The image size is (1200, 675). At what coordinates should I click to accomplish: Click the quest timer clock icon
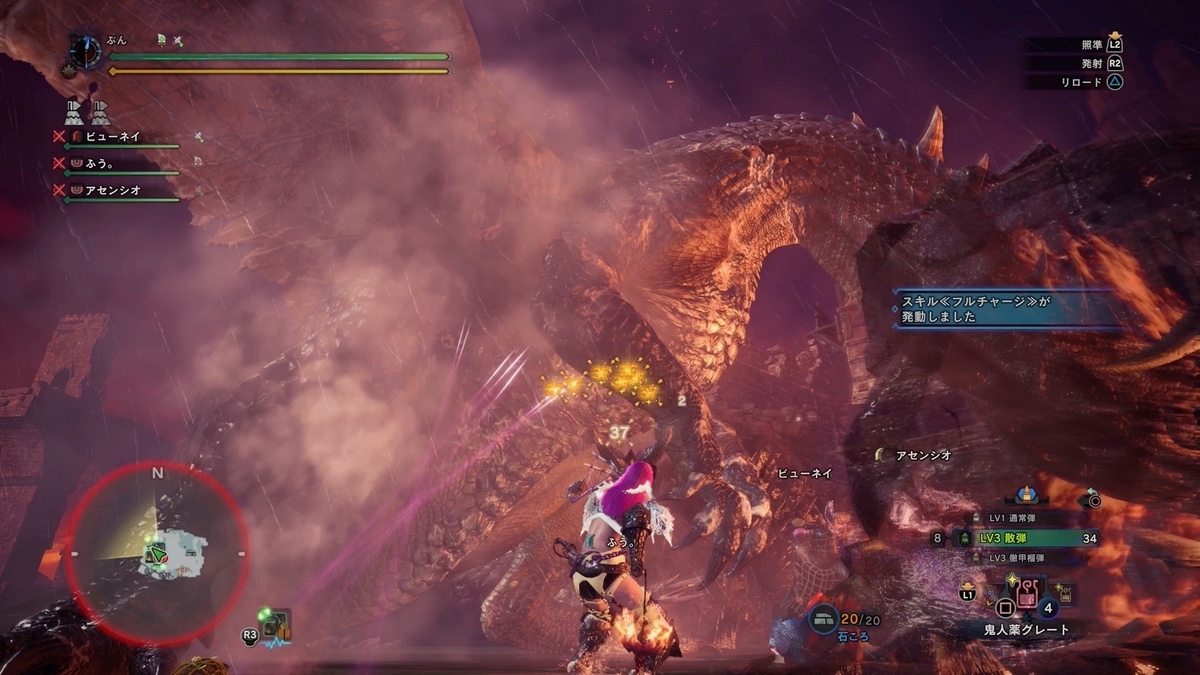pos(86,51)
